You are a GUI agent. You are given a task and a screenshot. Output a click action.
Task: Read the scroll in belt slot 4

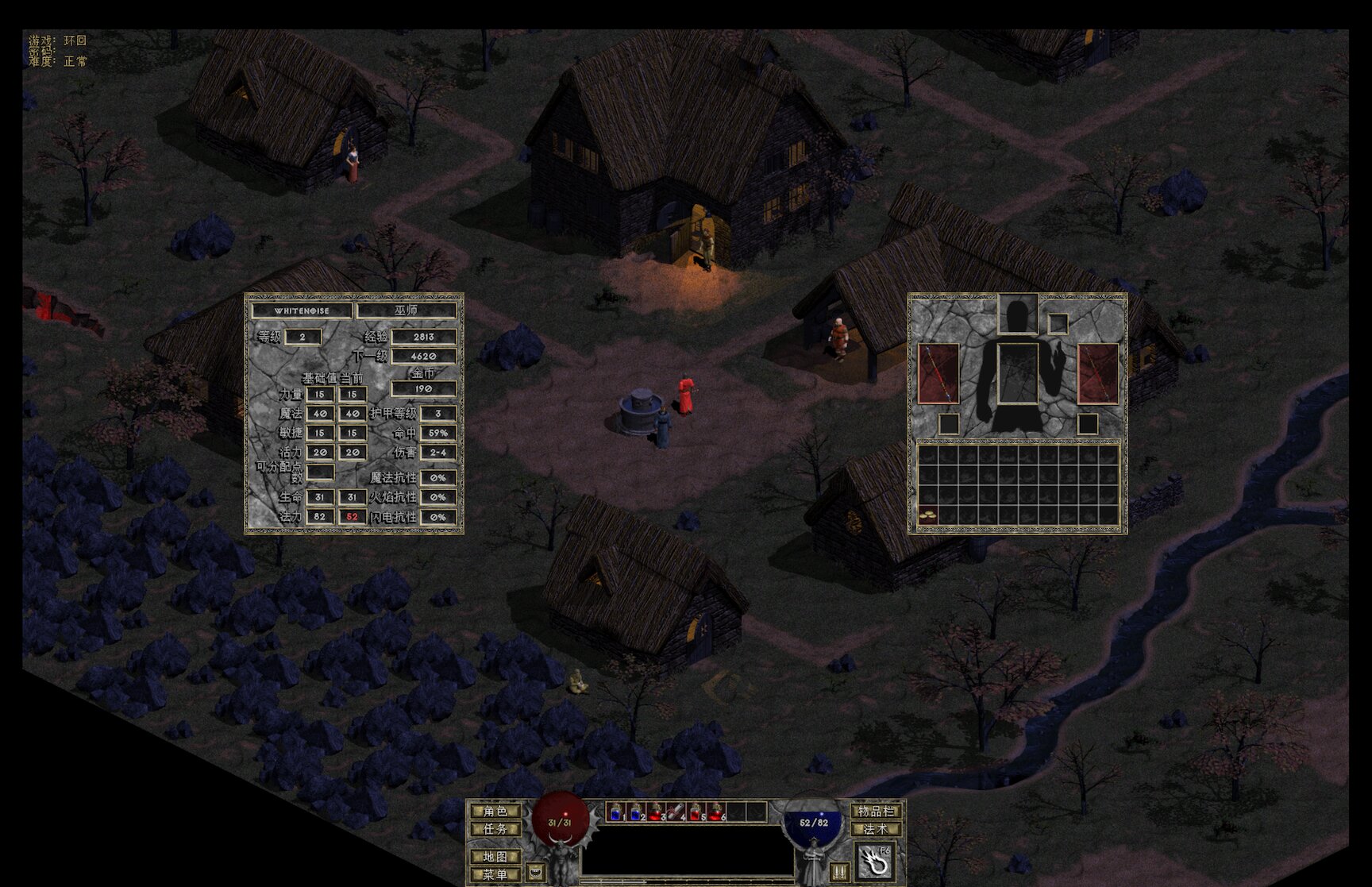676,812
